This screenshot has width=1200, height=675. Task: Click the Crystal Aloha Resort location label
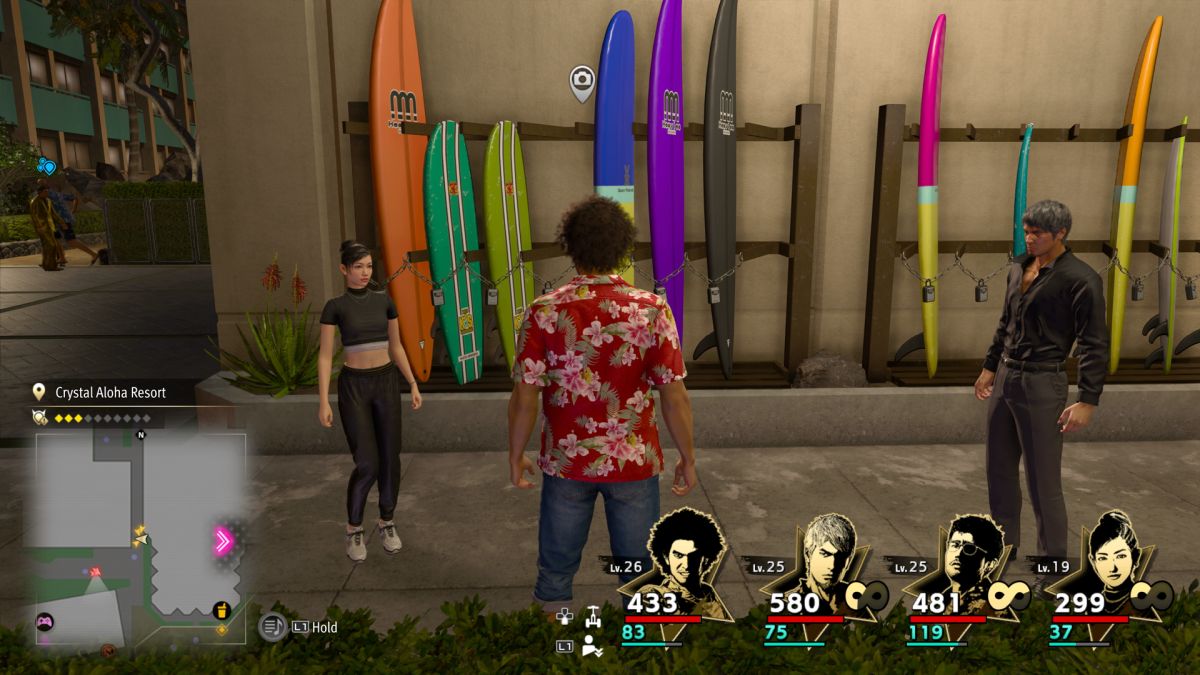(110, 393)
